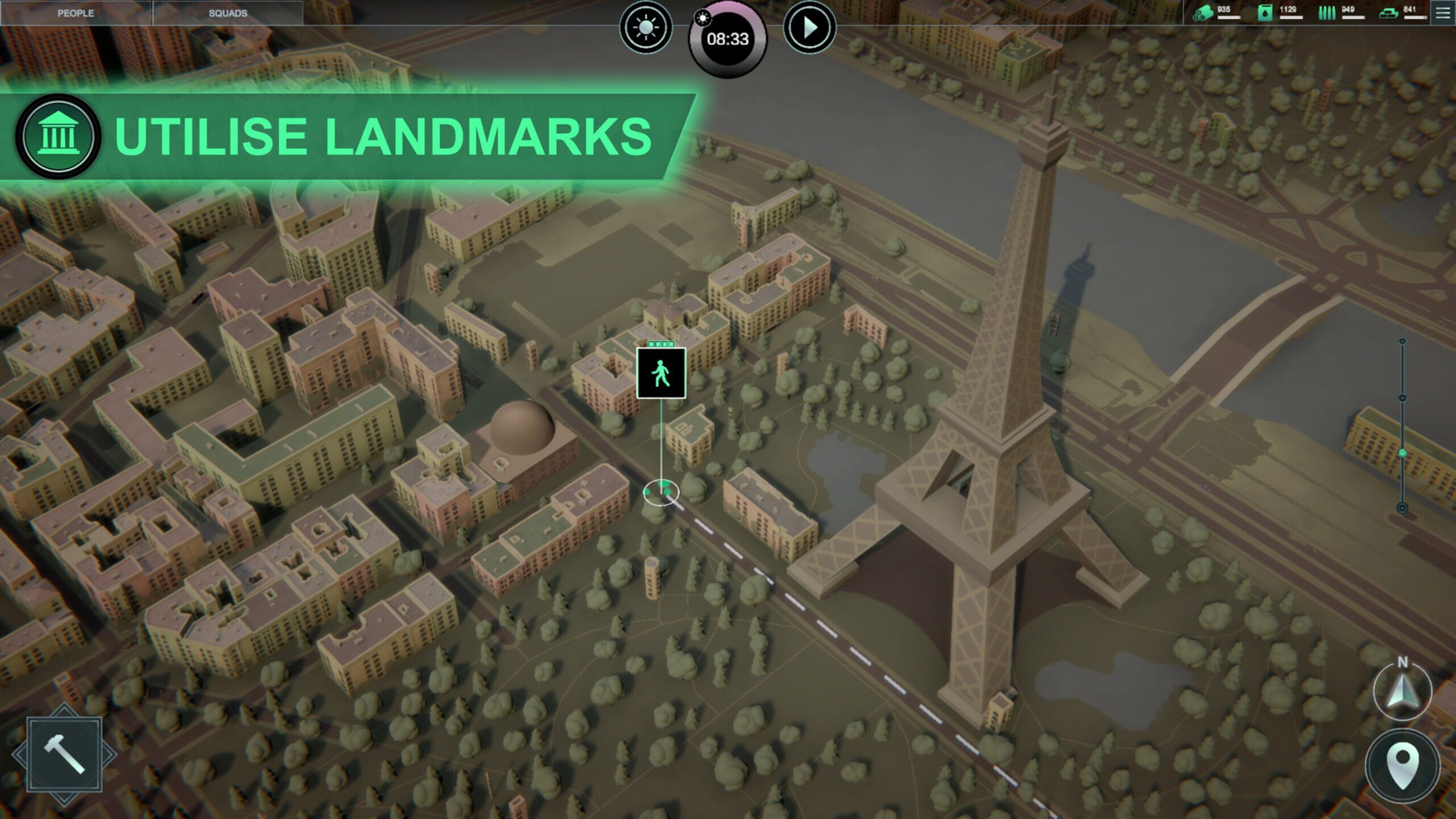Open the People tab

pos(76,13)
